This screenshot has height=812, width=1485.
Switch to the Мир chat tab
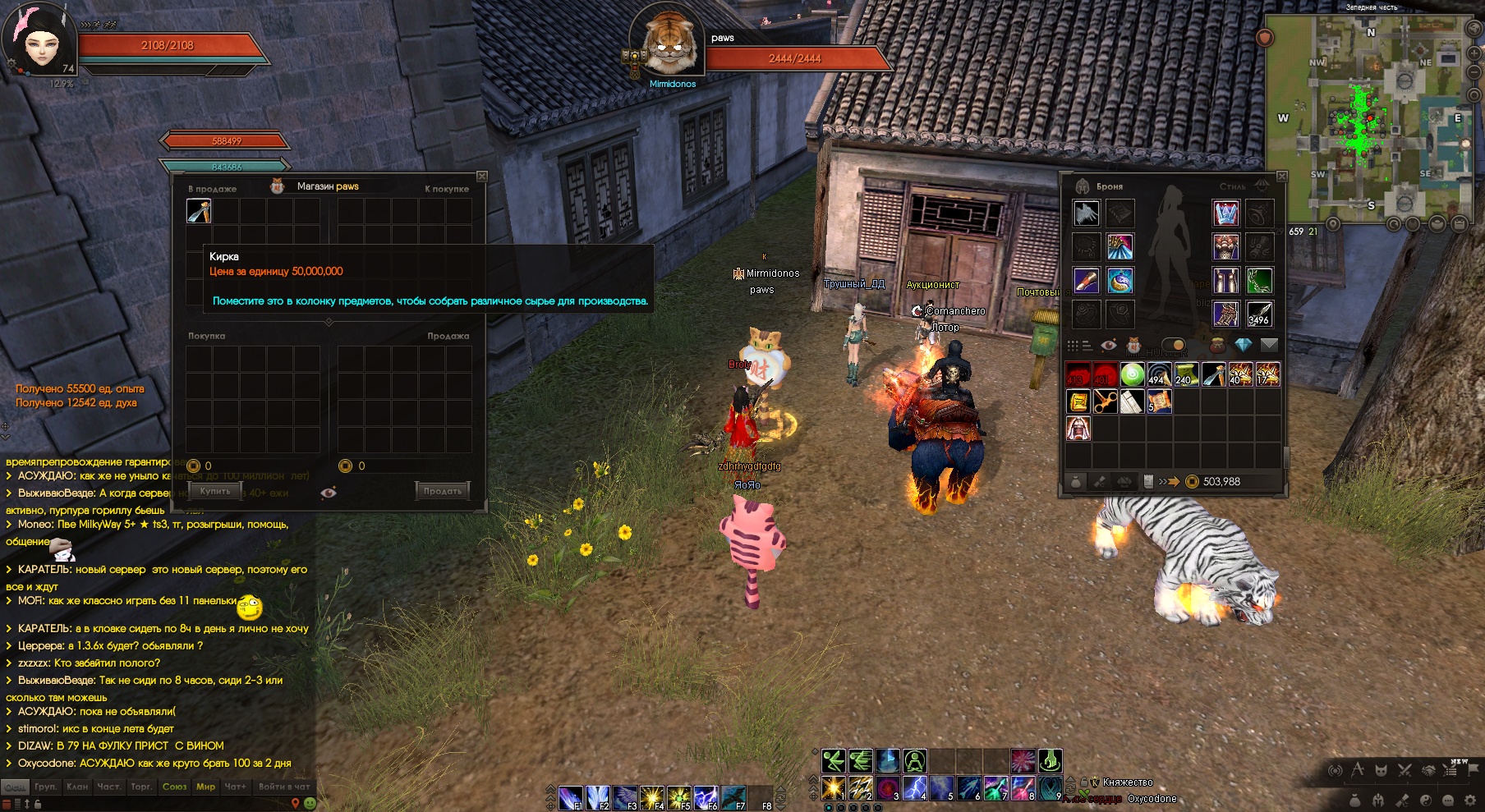(205, 787)
